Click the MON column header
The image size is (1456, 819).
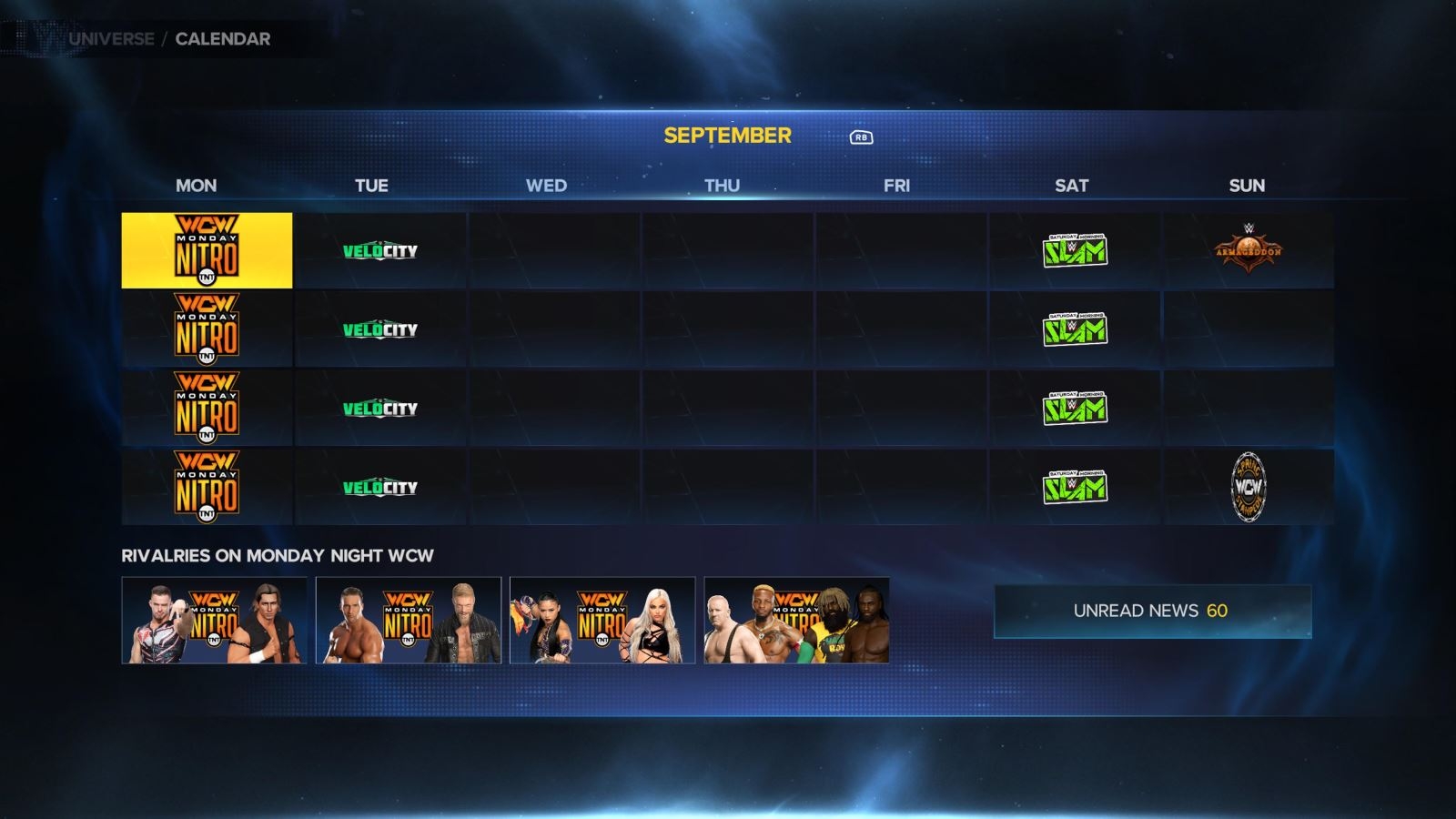[196, 186]
